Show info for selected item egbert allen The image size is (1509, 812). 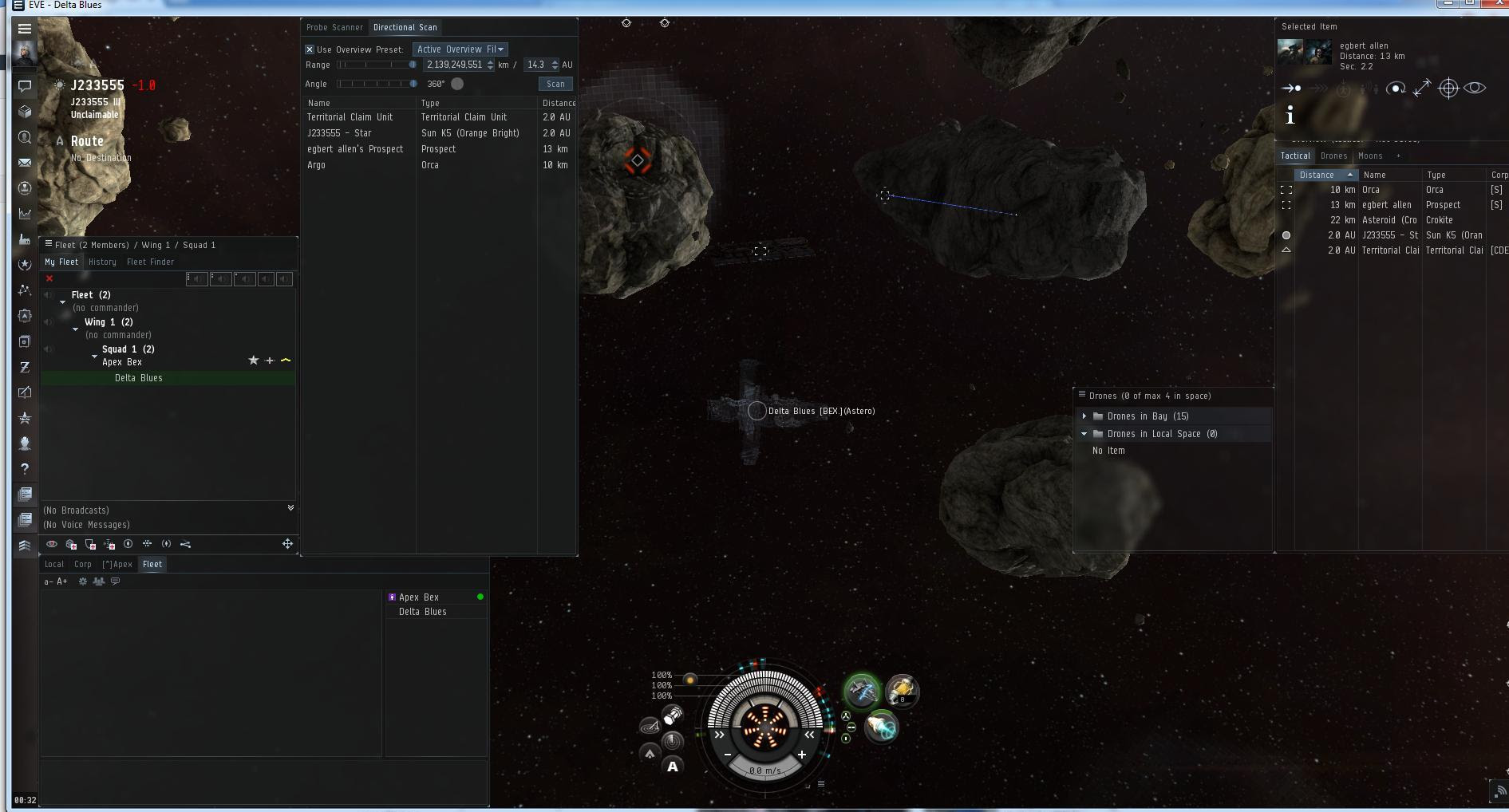1290,116
